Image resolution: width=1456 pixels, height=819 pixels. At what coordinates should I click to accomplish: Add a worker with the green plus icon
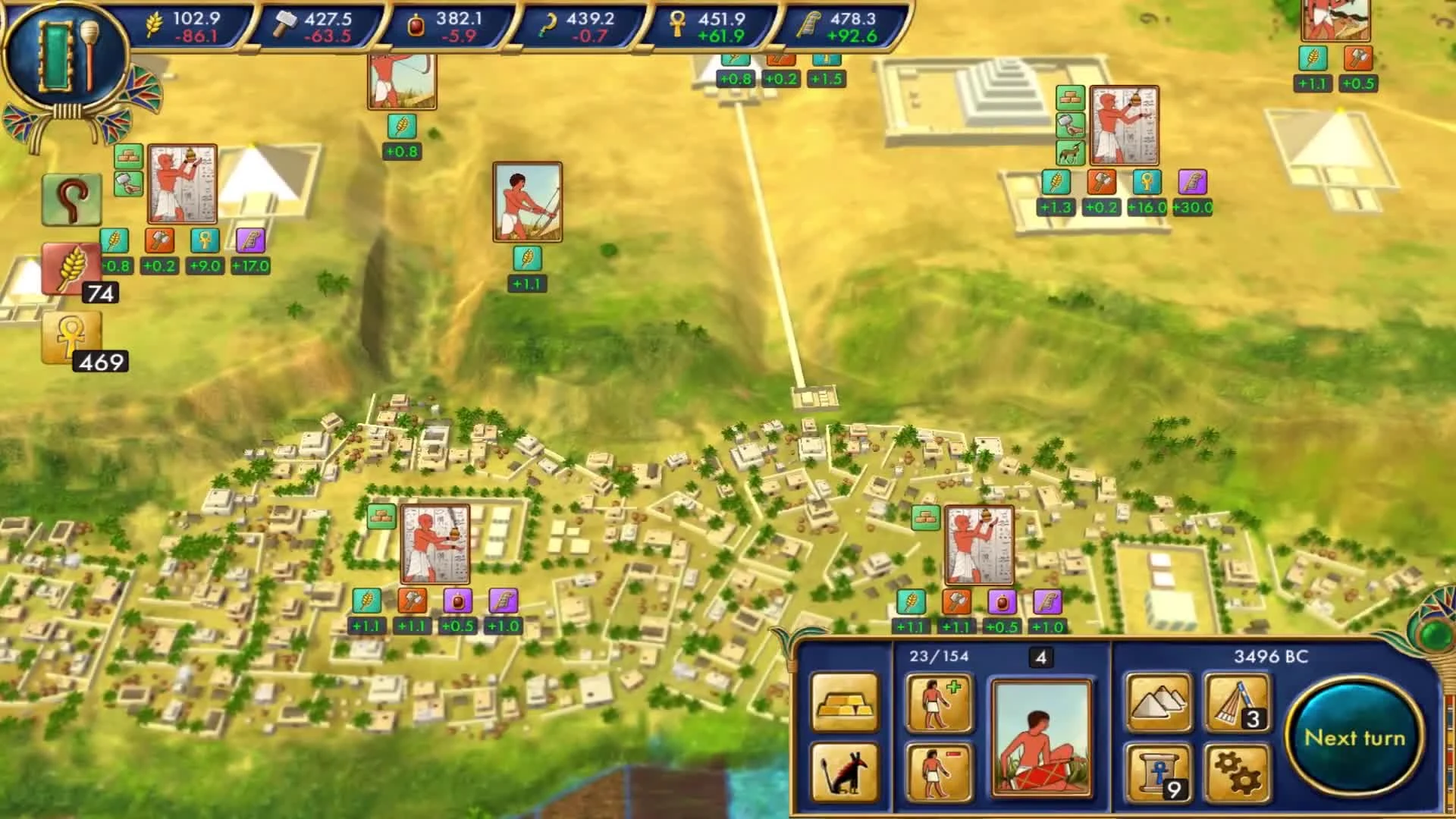tap(940, 704)
